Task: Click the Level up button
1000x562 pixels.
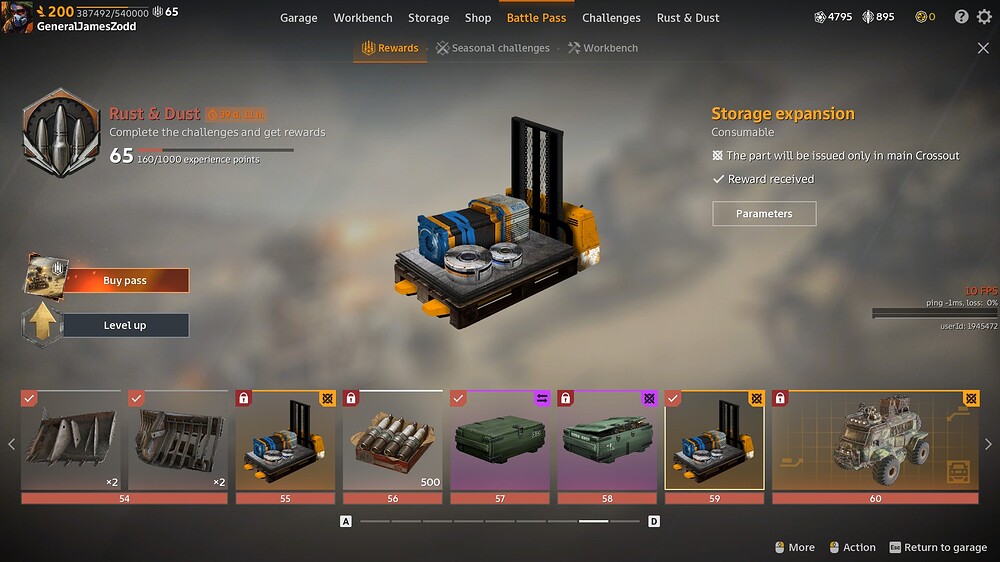Action: (125, 325)
